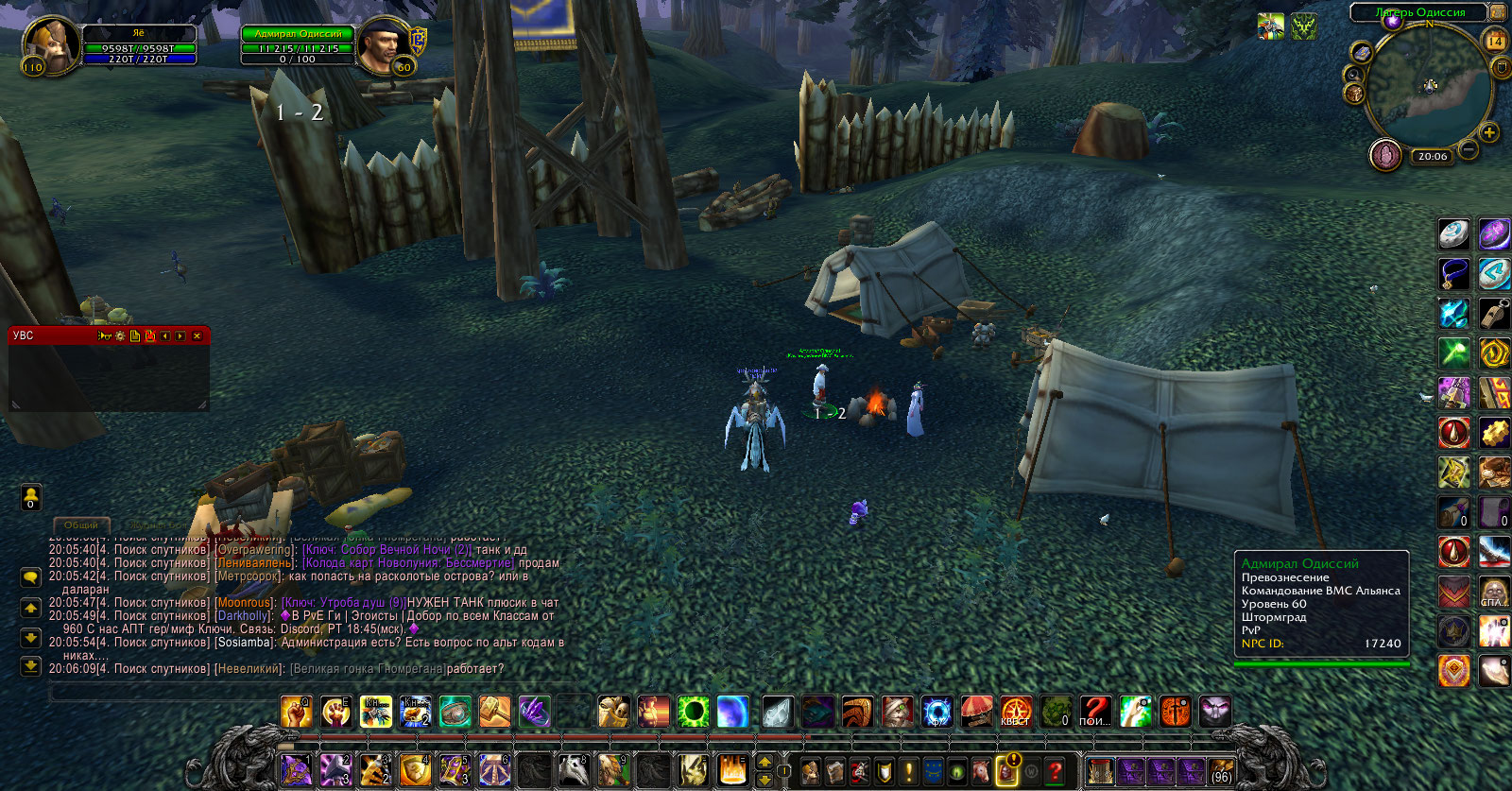Switch to the Общий chat tab
Viewport: 1512px width, 791px height.
81,524
